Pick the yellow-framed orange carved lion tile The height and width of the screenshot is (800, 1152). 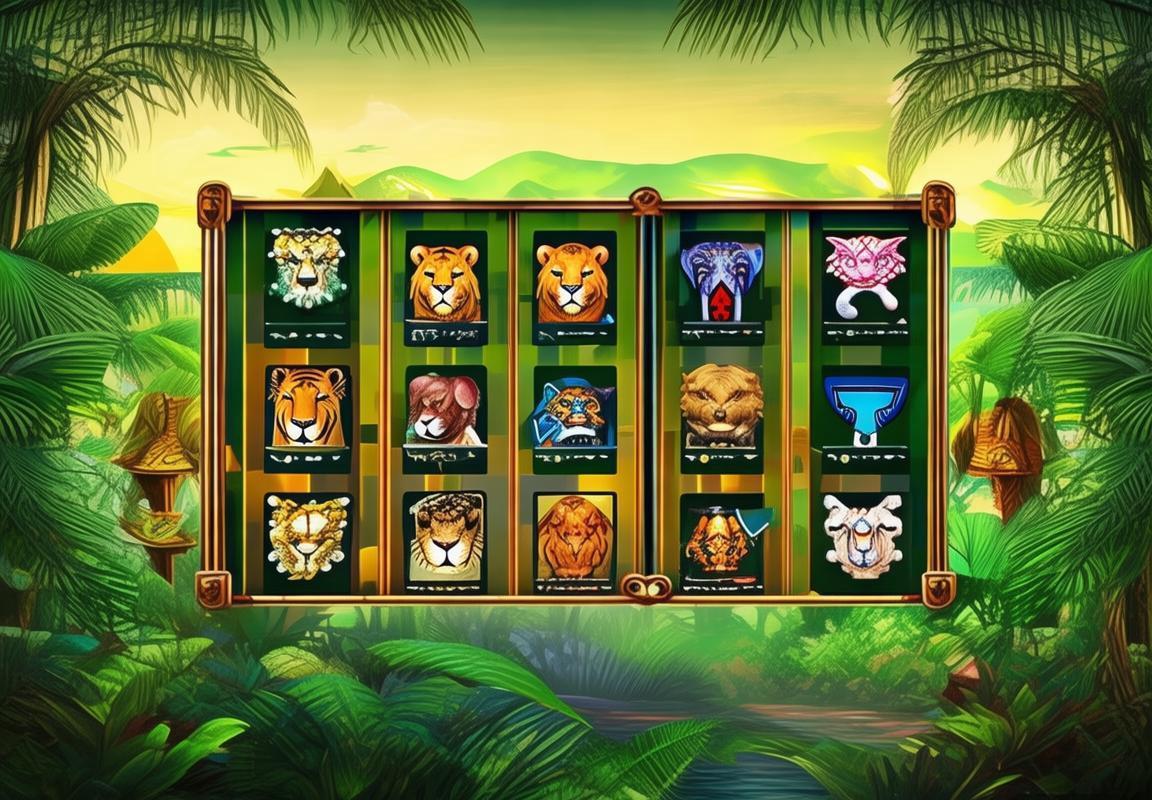pyautogui.click(x=574, y=535)
